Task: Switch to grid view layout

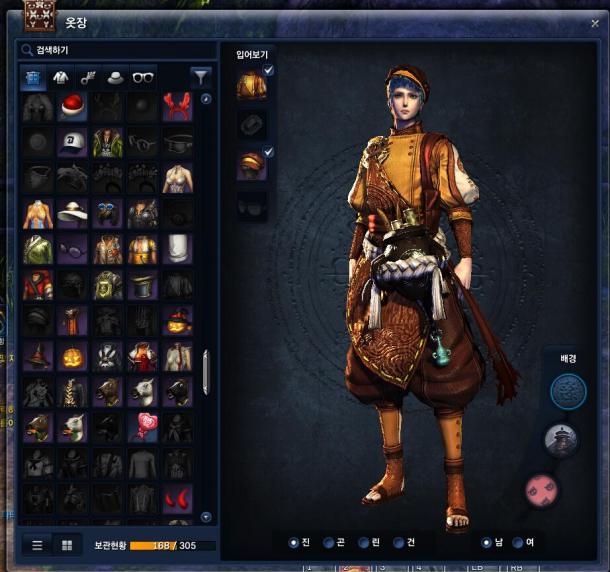Action: pos(67,545)
